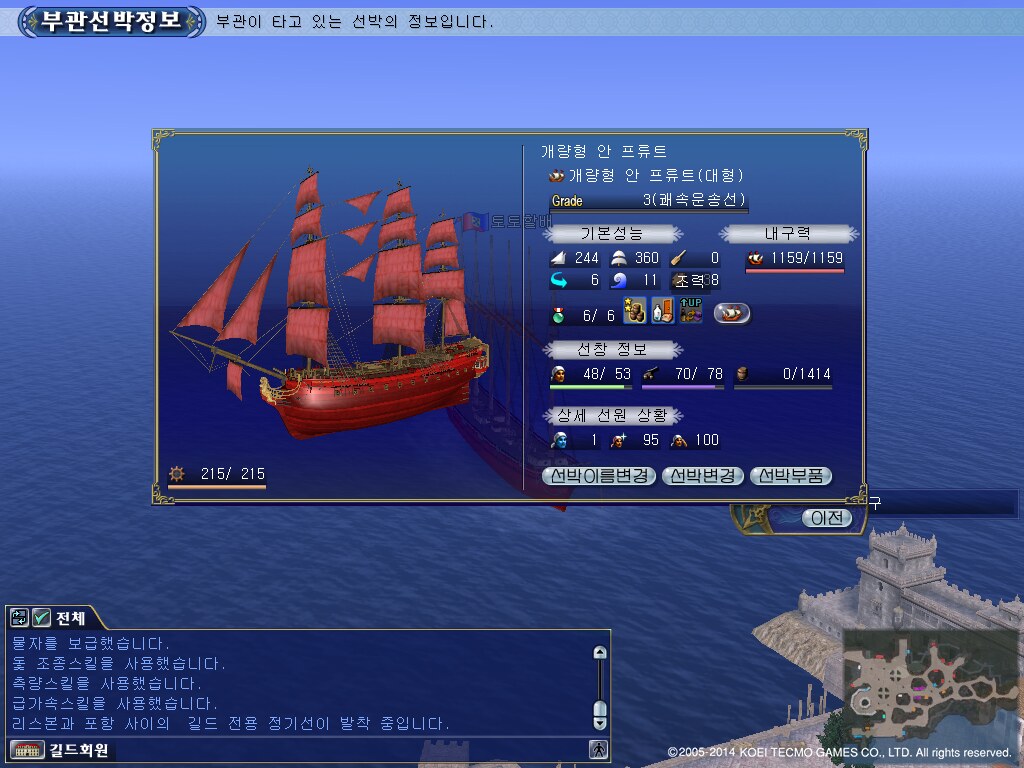Select the bottle and door skill icon
This screenshot has height=768, width=1024.
(x=663, y=312)
